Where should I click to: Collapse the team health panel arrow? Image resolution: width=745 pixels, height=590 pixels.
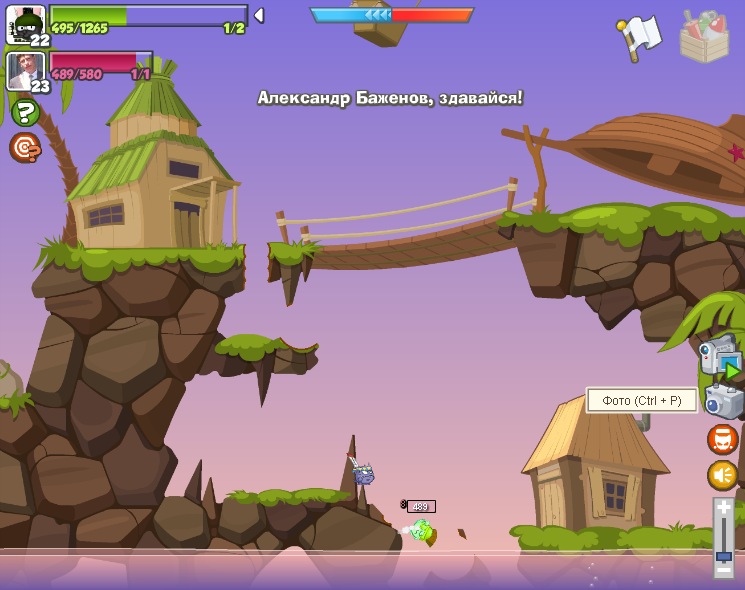[259, 15]
